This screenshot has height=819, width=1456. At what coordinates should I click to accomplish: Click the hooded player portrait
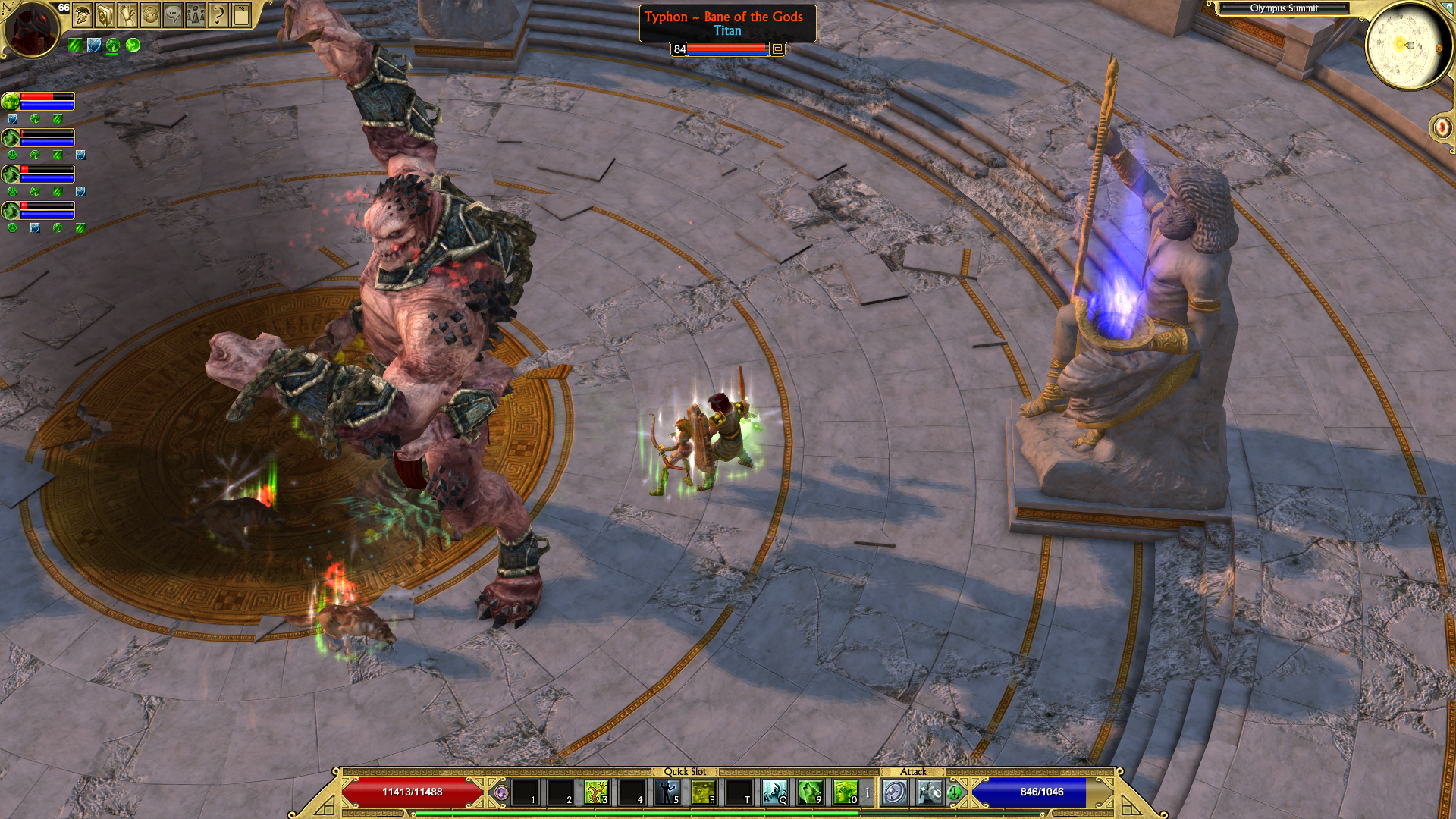point(30,29)
